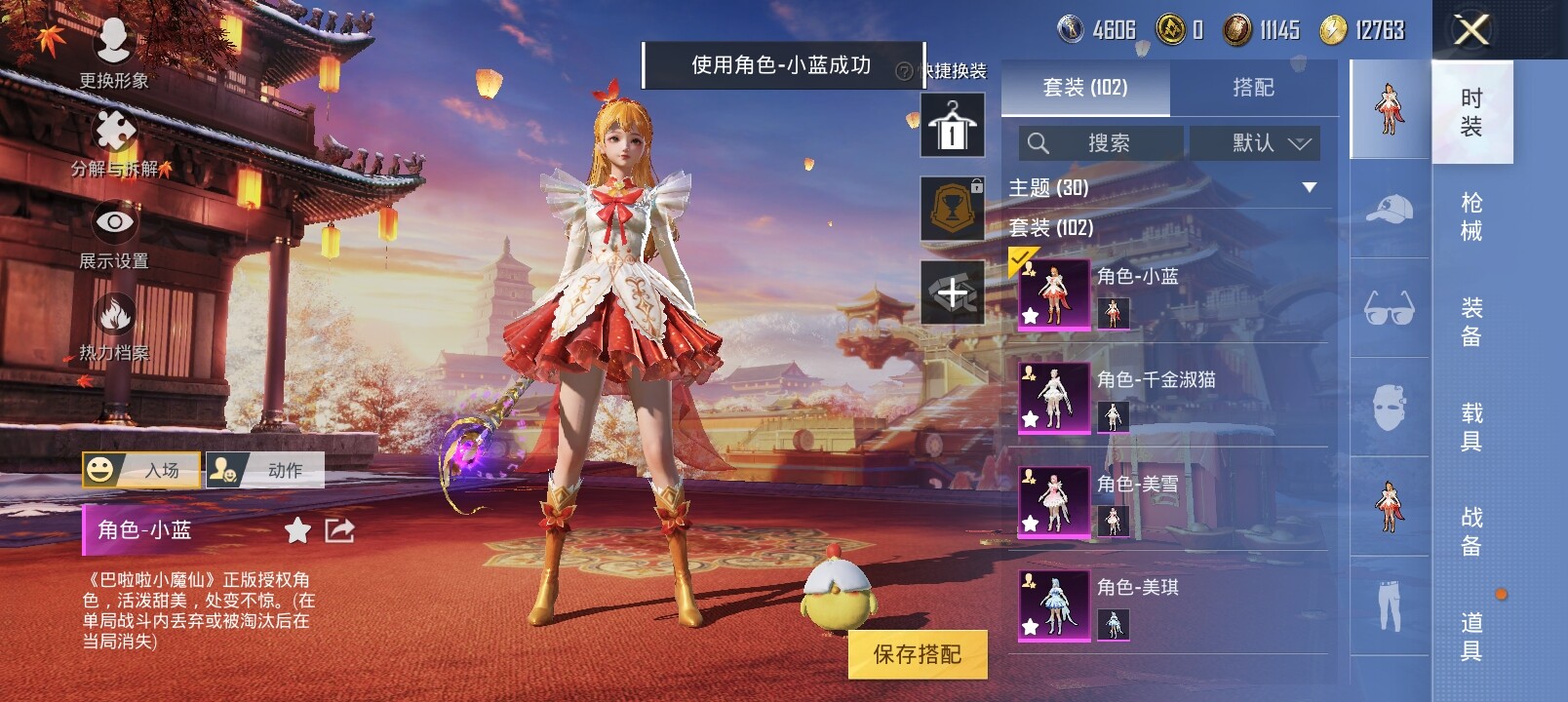Click the 搜索 search field
Image resolution: width=1568 pixels, height=702 pixels.
click(1101, 143)
